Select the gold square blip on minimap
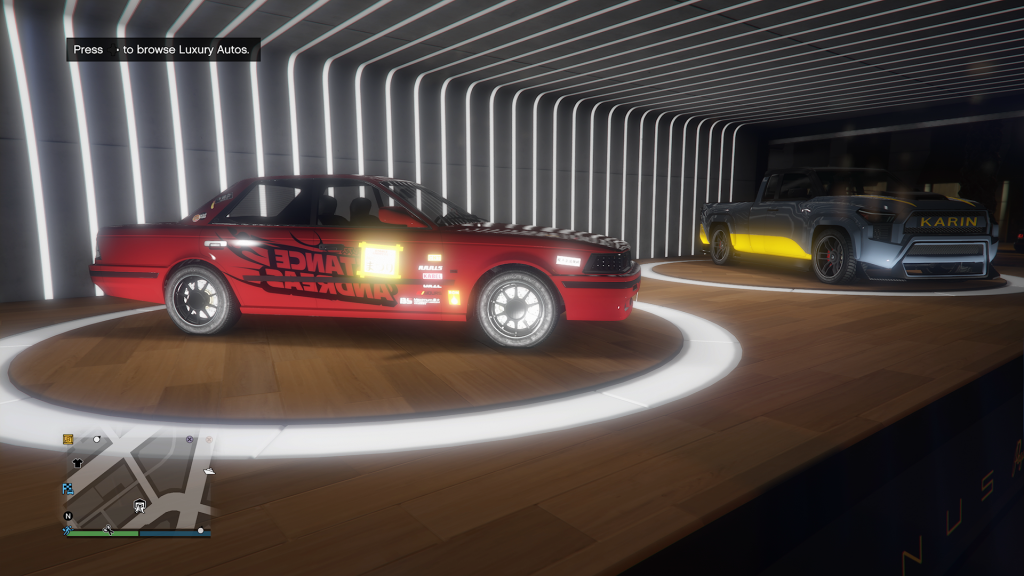1024x576 pixels. pyautogui.click(x=68, y=439)
